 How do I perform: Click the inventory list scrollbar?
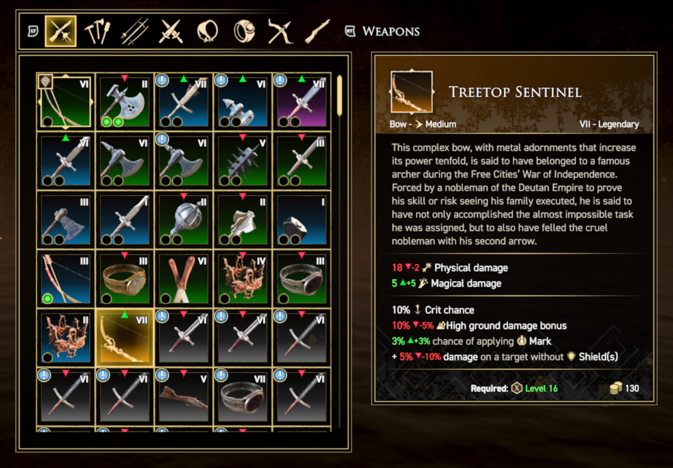pyautogui.click(x=341, y=95)
